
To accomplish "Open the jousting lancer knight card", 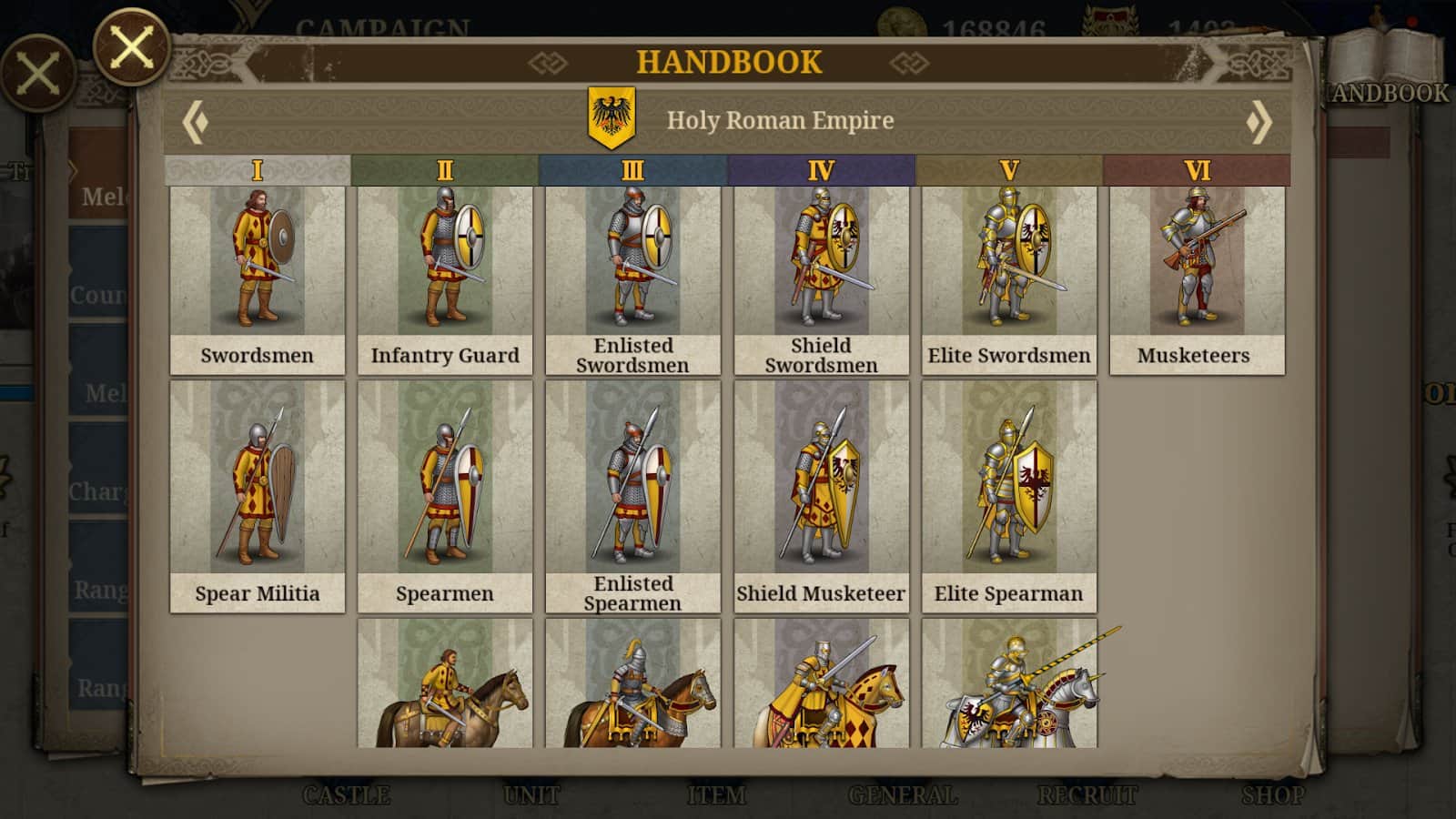I will pos(1008,684).
